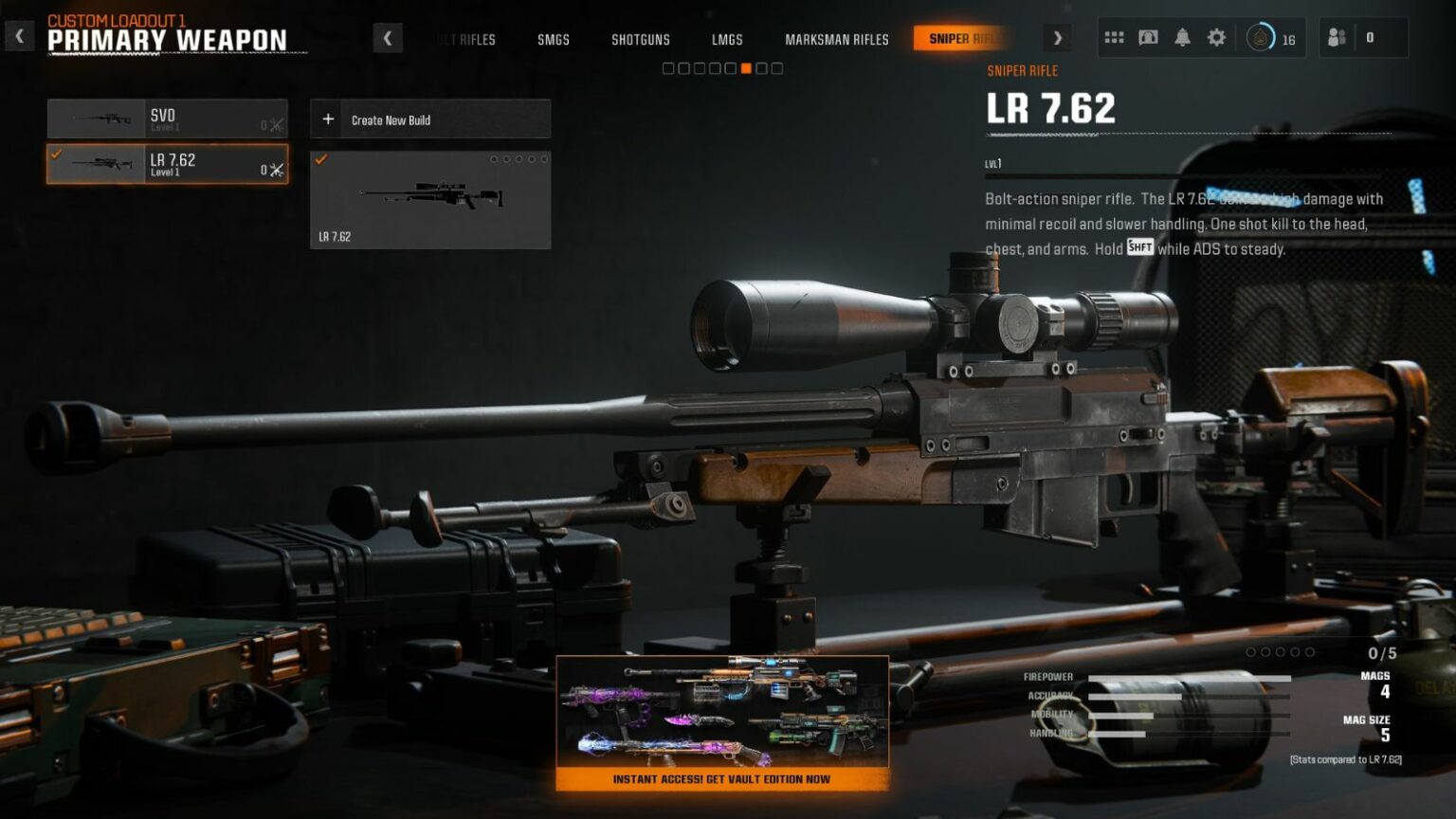Toggle the checkmark on the LR 7.62 build card
This screenshot has width=1456, height=819.
[x=319, y=159]
